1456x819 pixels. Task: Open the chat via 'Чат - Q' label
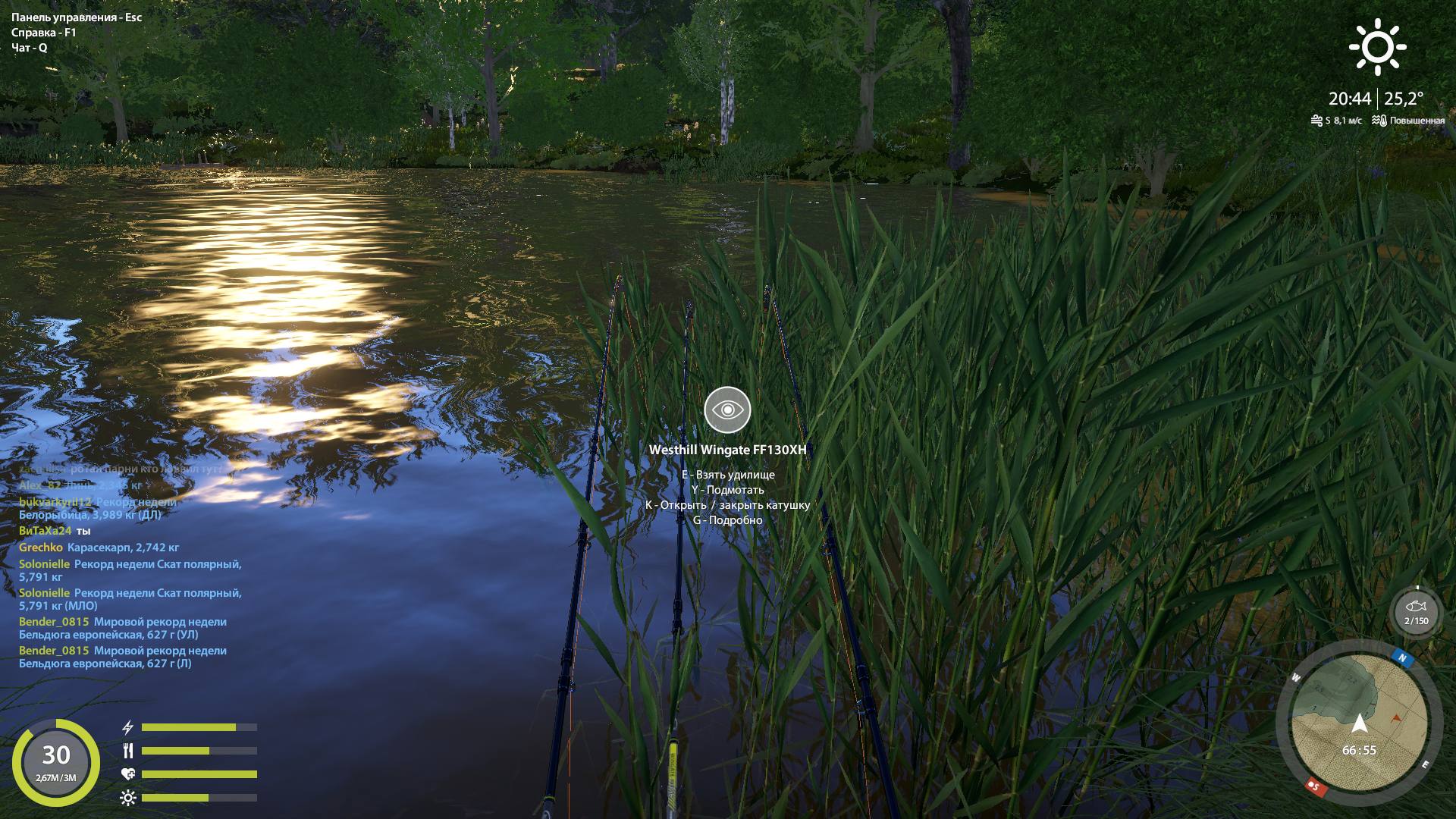(x=28, y=47)
